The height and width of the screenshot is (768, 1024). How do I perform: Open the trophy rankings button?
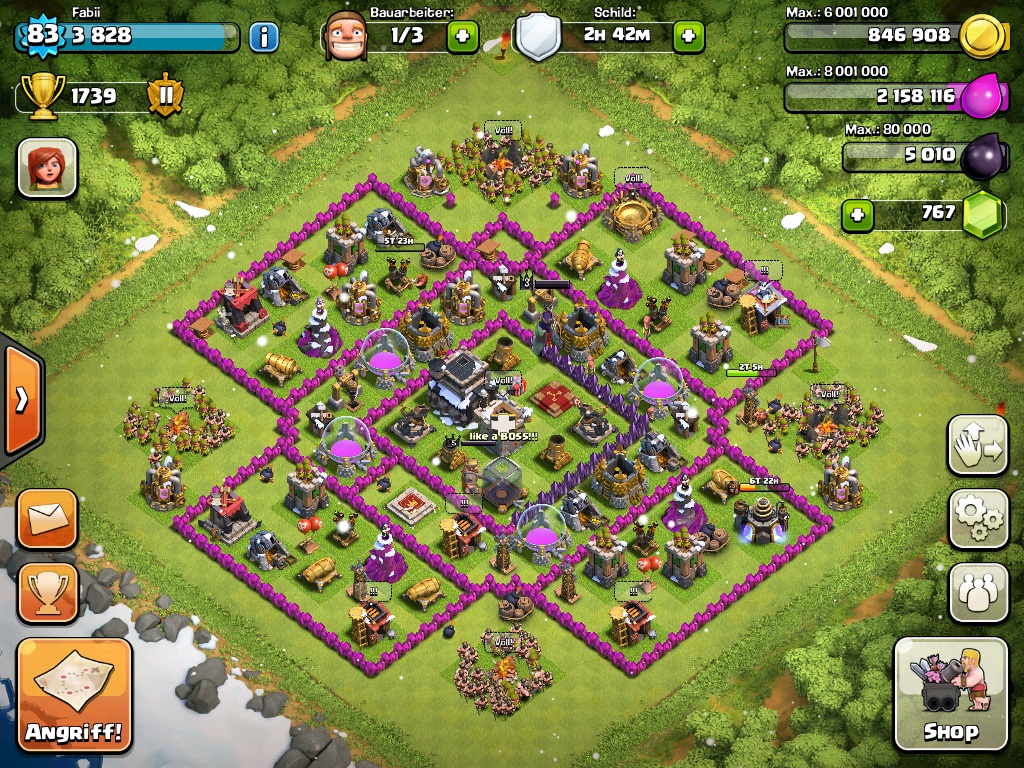point(47,593)
